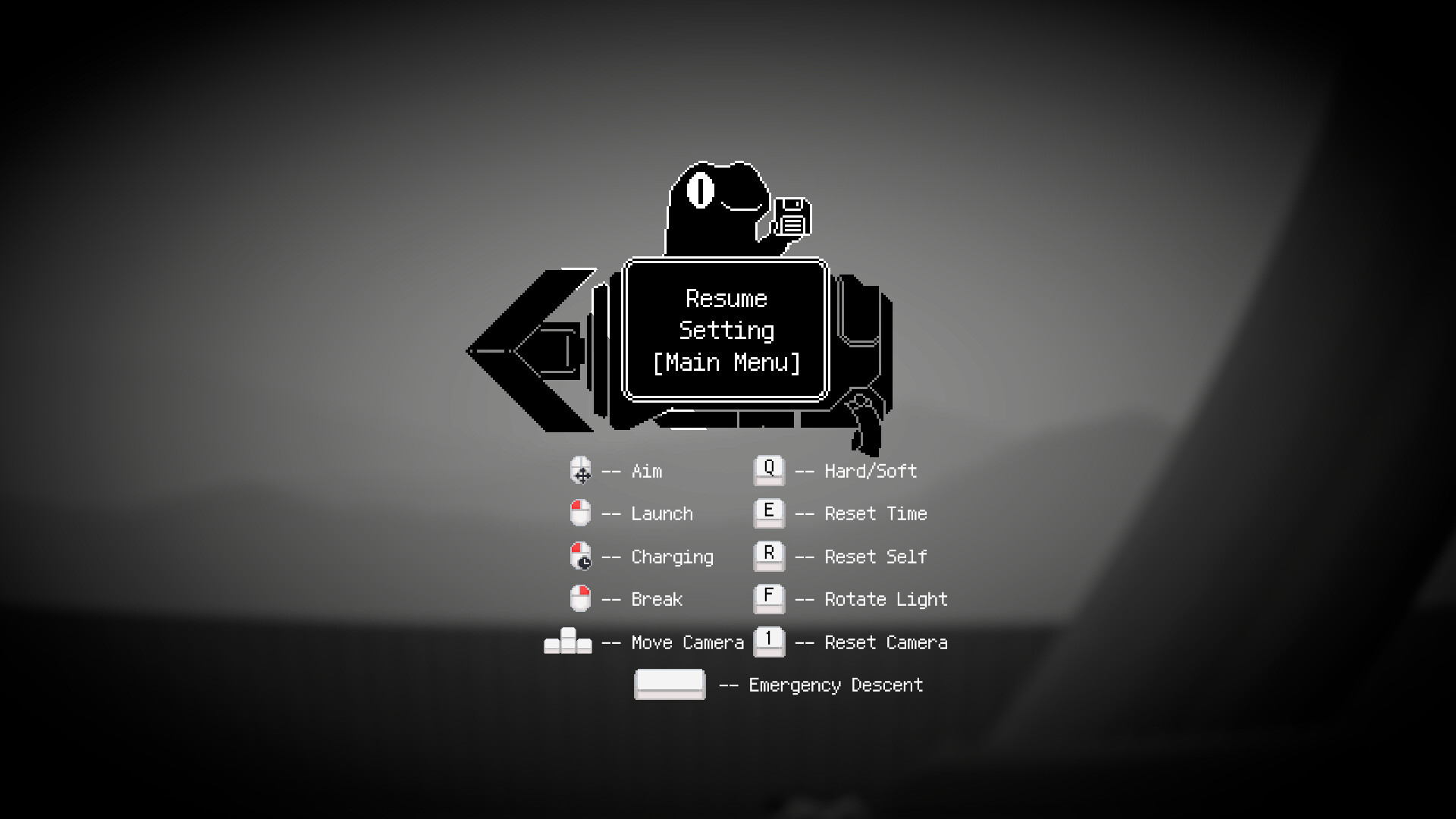Viewport: 1456px width, 819px height.
Task: Click the Rotate Light label text
Action: click(885, 599)
